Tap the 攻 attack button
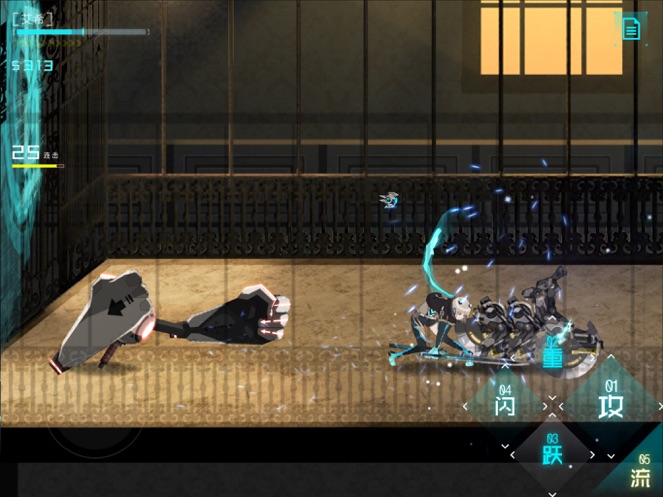The height and width of the screenshot is (497, 663). click(609, 403)
